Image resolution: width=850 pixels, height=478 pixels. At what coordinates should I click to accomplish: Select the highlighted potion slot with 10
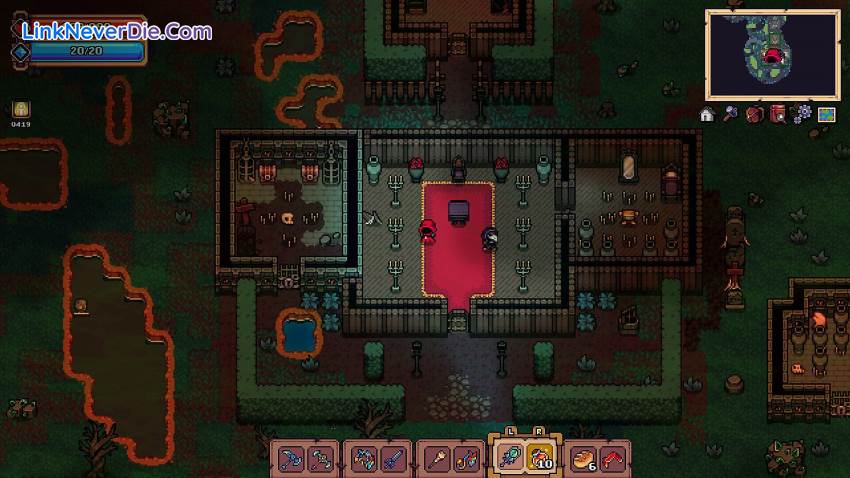[539, 457]
